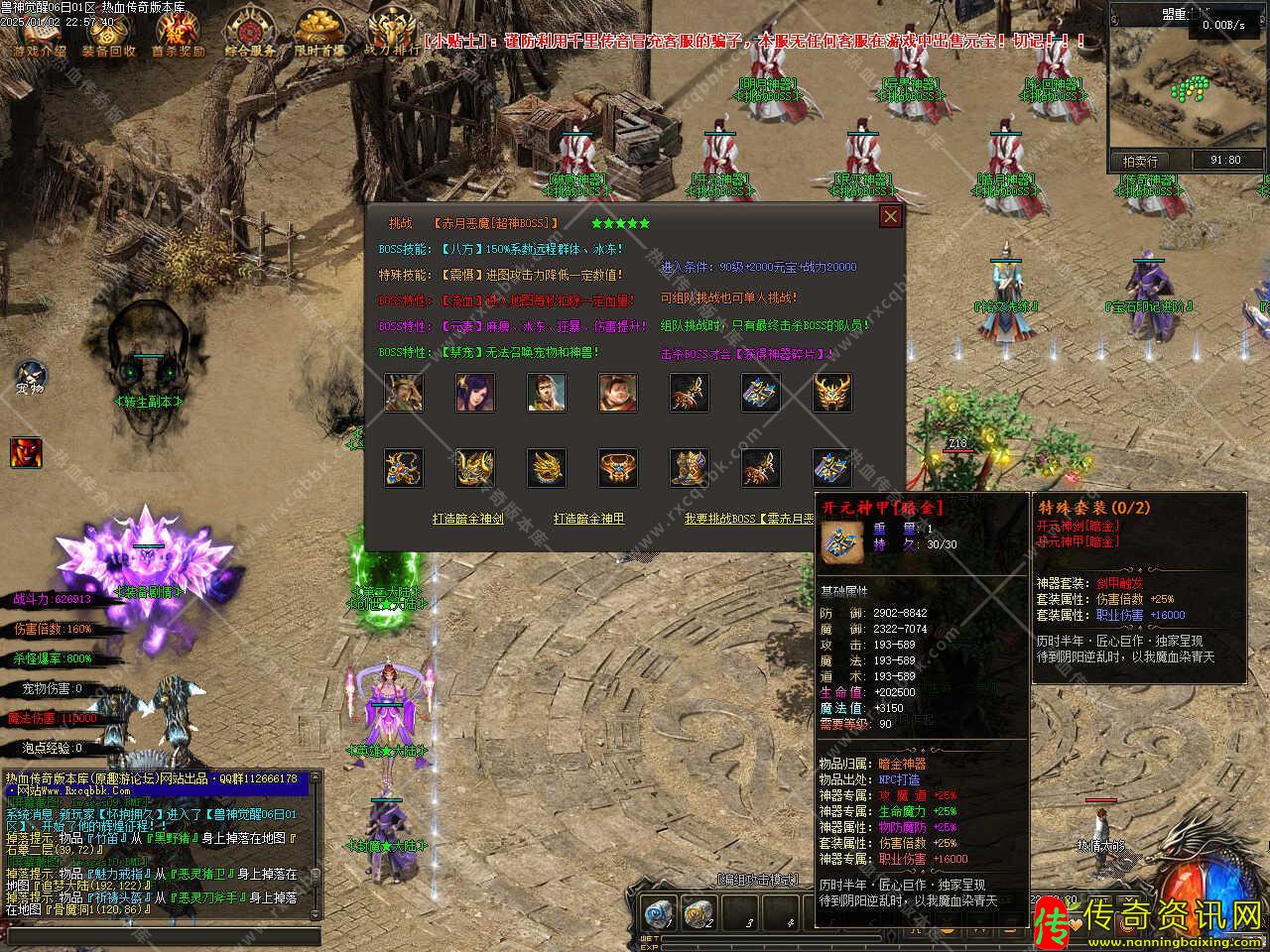Use the orange scroll in hotbar slot 2
The image size is (1270, 952).
(699, 913)
